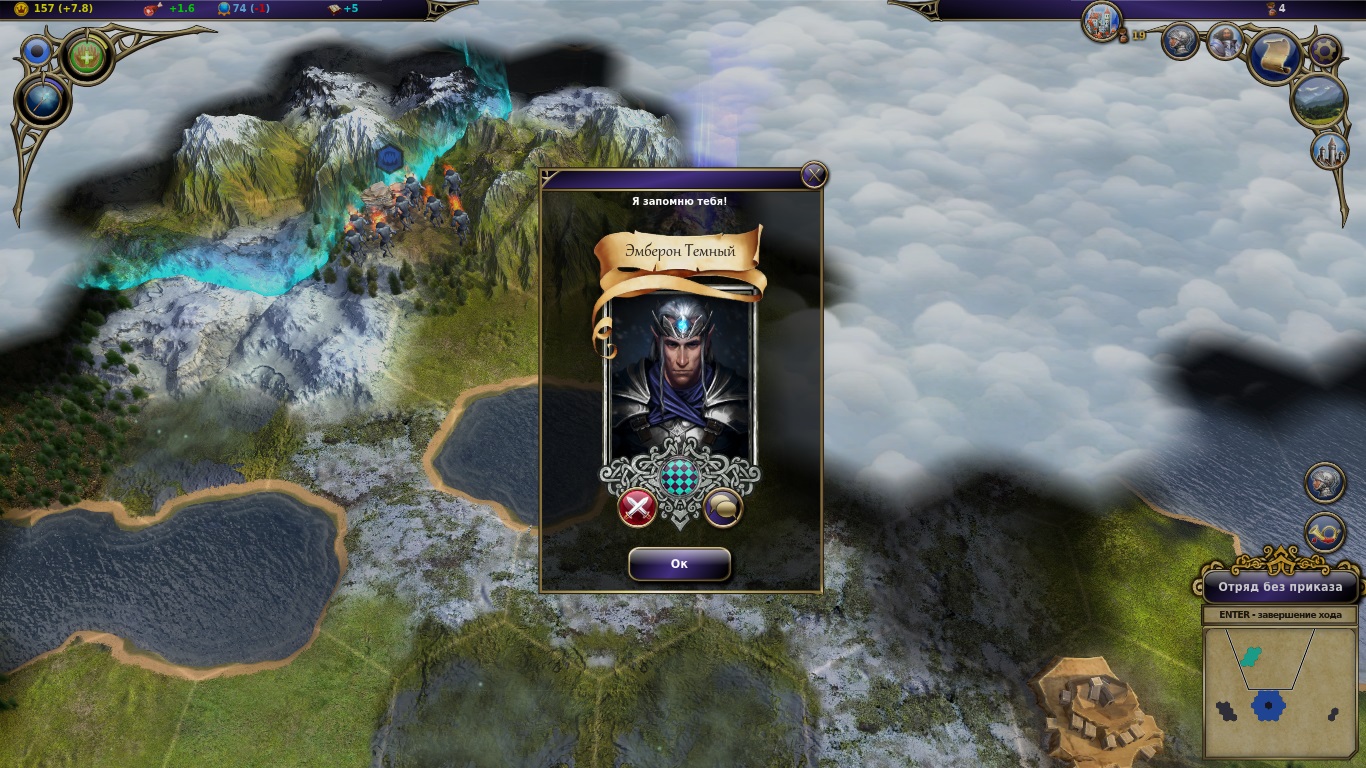The image size is (1366, 768).
Task: Open the bearded hero portrait panel
Action: (x=1224, y=41)
